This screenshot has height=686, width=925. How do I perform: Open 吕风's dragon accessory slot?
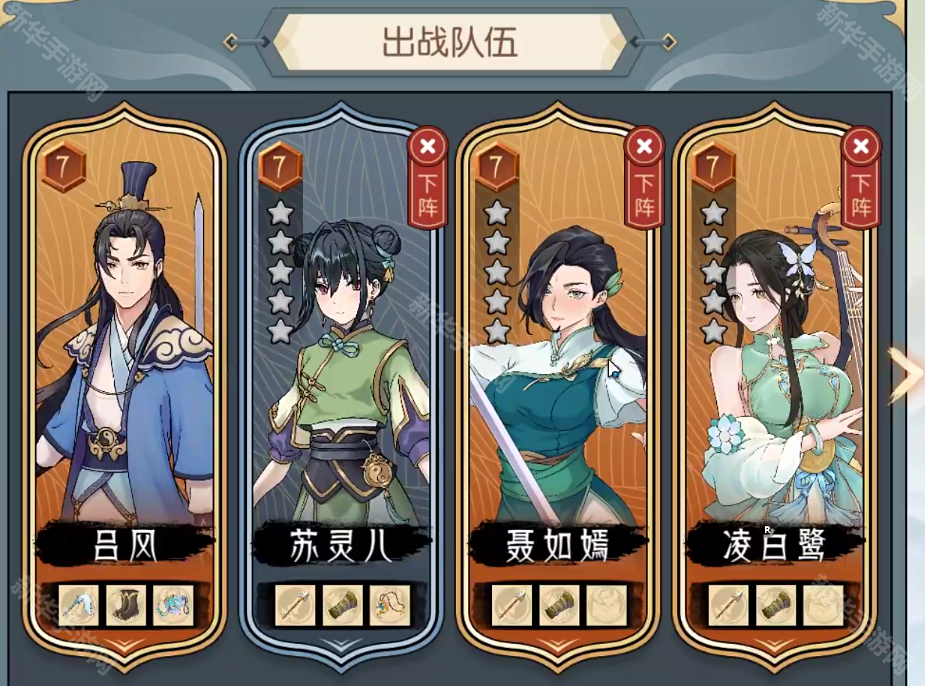(x=173, y=605)
